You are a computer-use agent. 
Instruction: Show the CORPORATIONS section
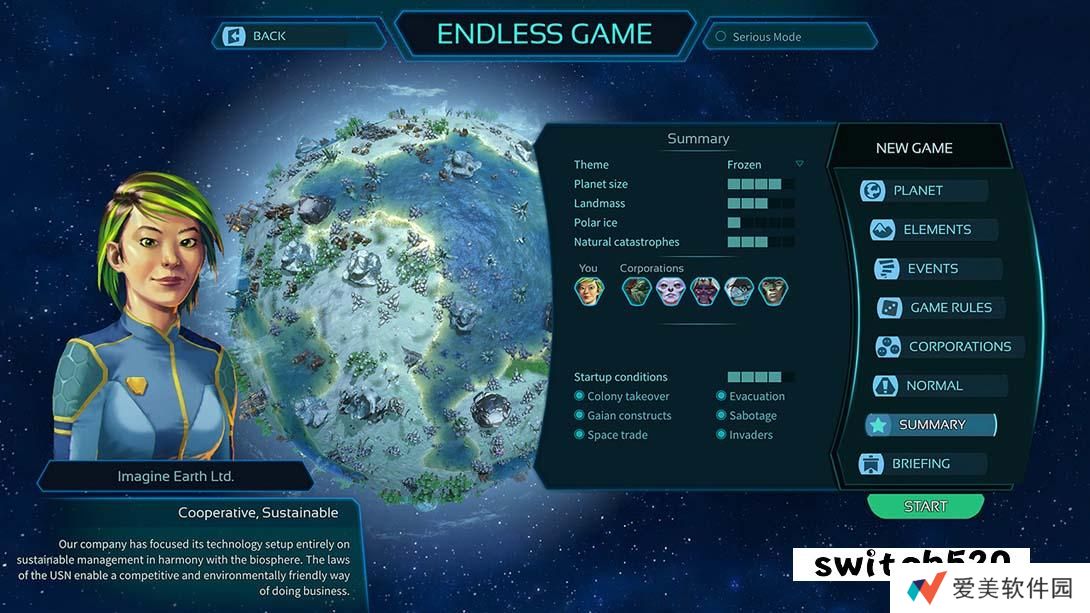958,346
